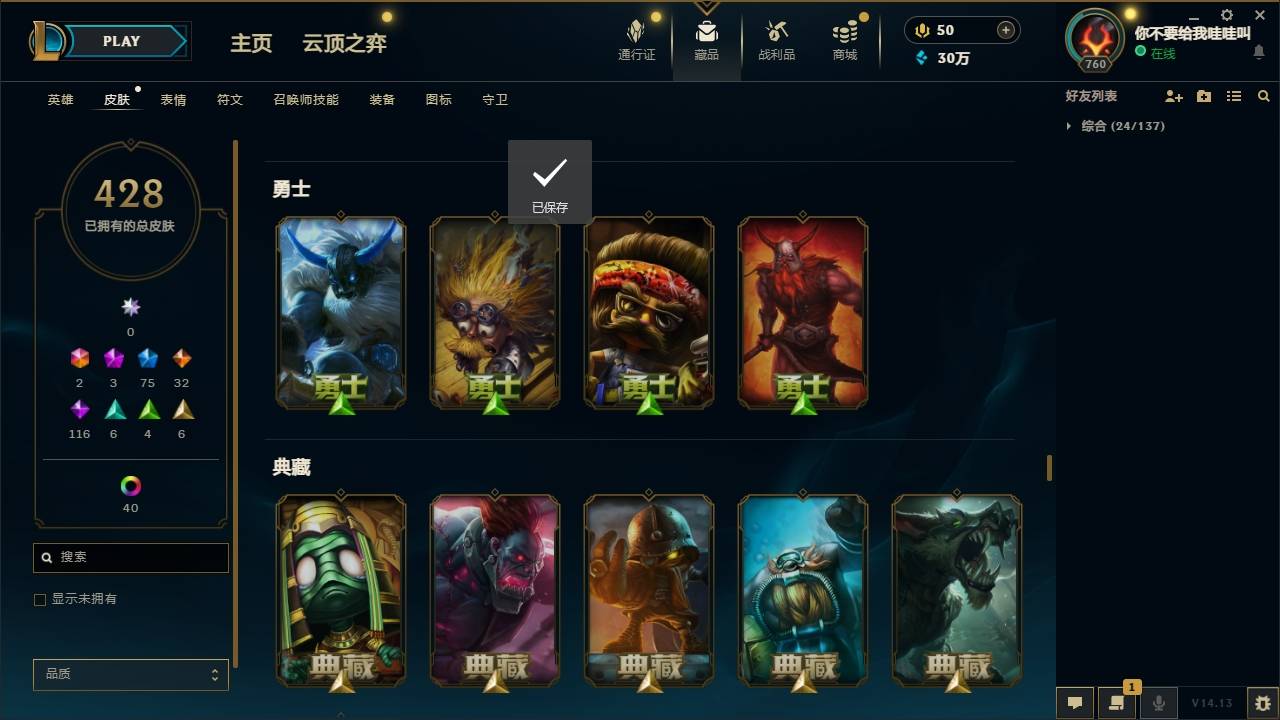This screenshot has height=720, width=1280.
Task: Toggle the friends list view icon
Action: click(x=1233, y=95)
